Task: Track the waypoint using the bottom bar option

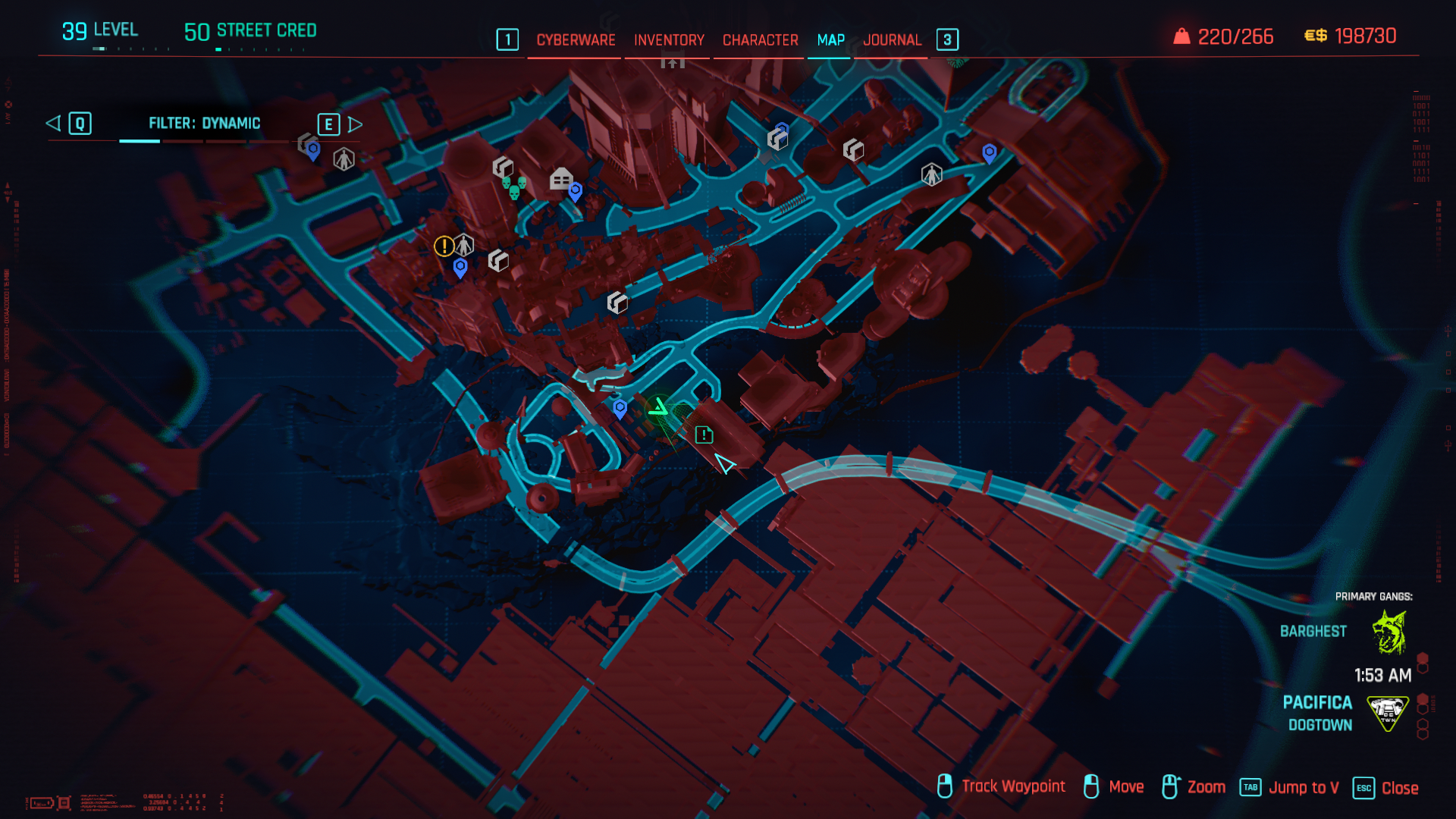Action: 1013,786
